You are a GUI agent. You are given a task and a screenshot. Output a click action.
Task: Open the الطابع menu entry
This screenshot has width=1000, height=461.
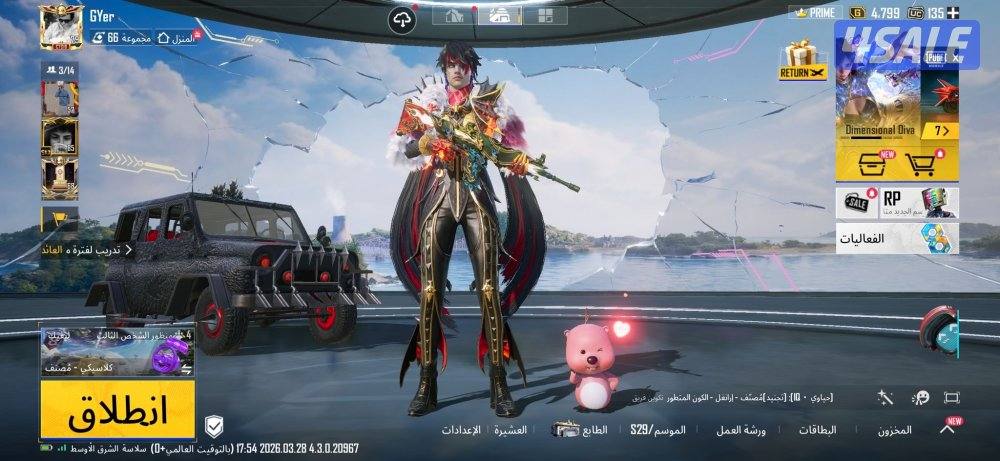point(582,430)
